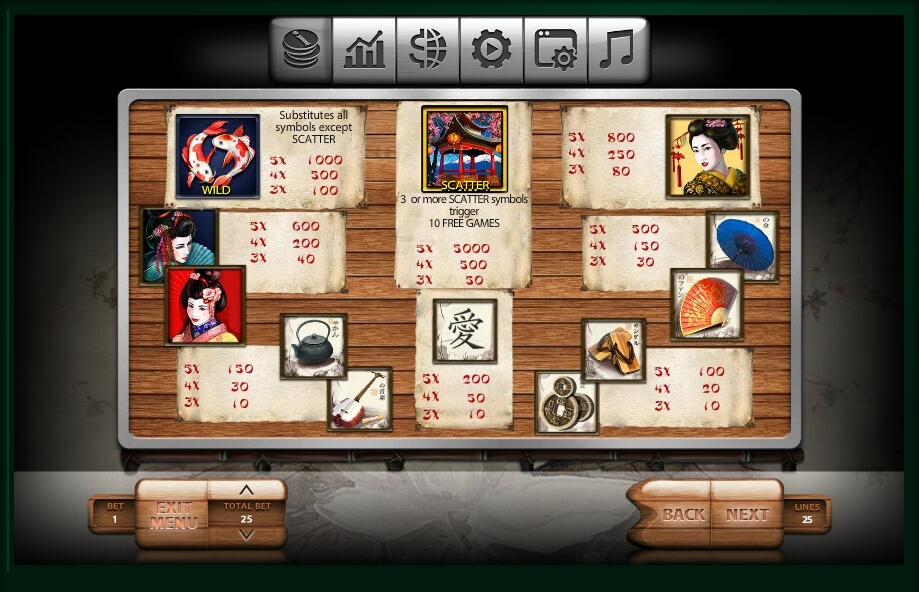Open the autoplay gear settings tab

pos(491,50)
